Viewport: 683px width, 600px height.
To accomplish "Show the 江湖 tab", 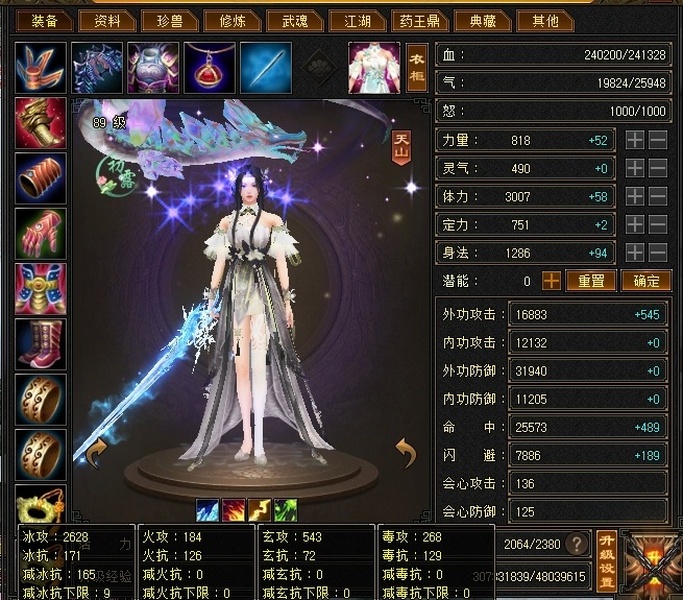I will [357, 20].
